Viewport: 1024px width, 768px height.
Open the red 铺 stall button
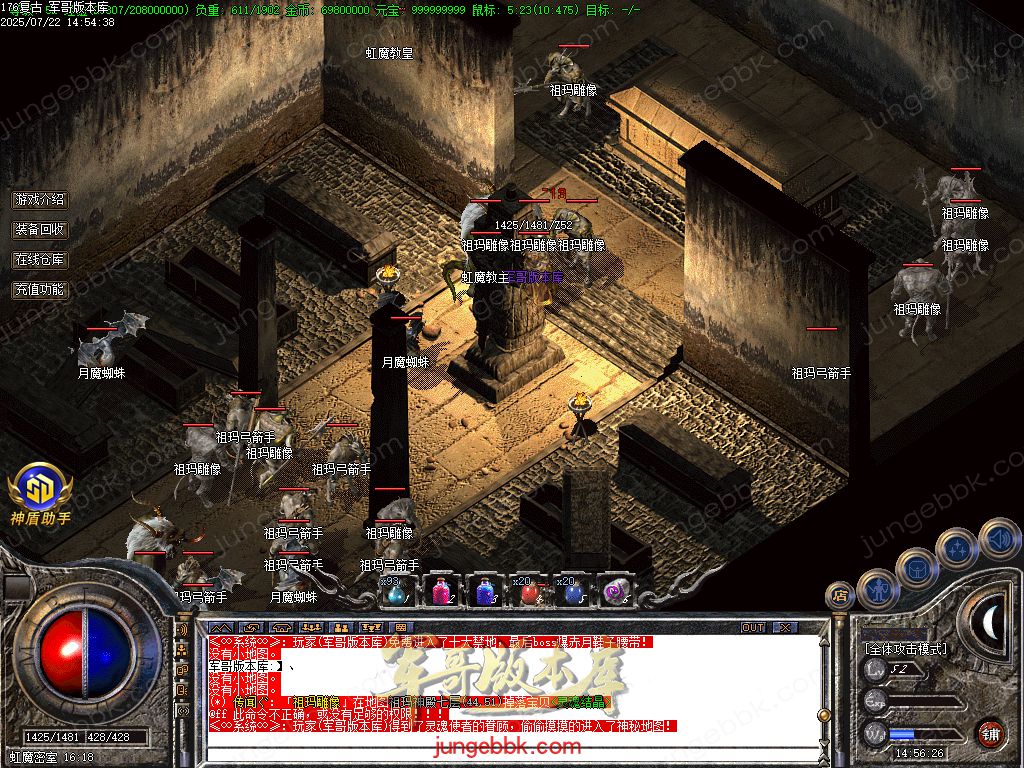pyautogui.click(x=990, y=733)
